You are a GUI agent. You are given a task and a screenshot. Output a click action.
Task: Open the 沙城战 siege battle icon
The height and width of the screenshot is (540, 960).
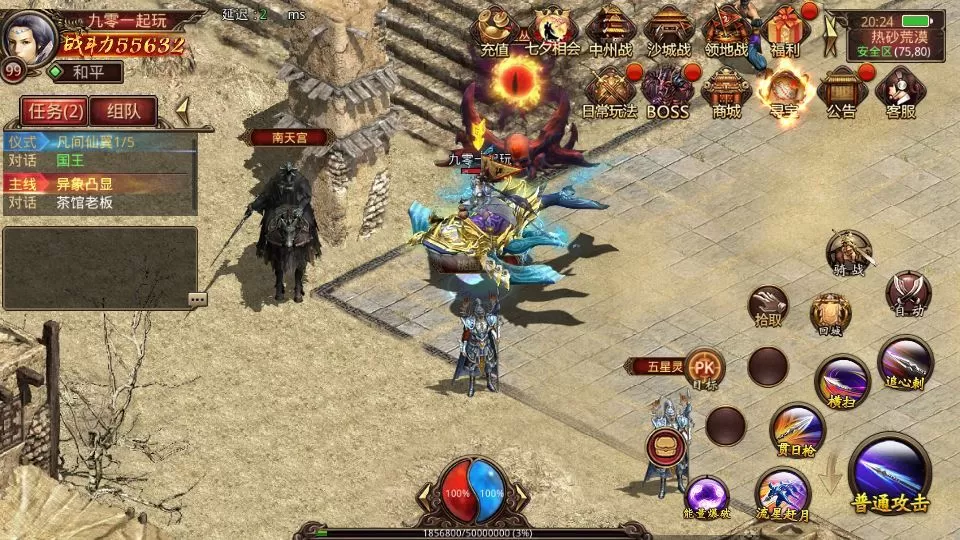coord(669,32)
